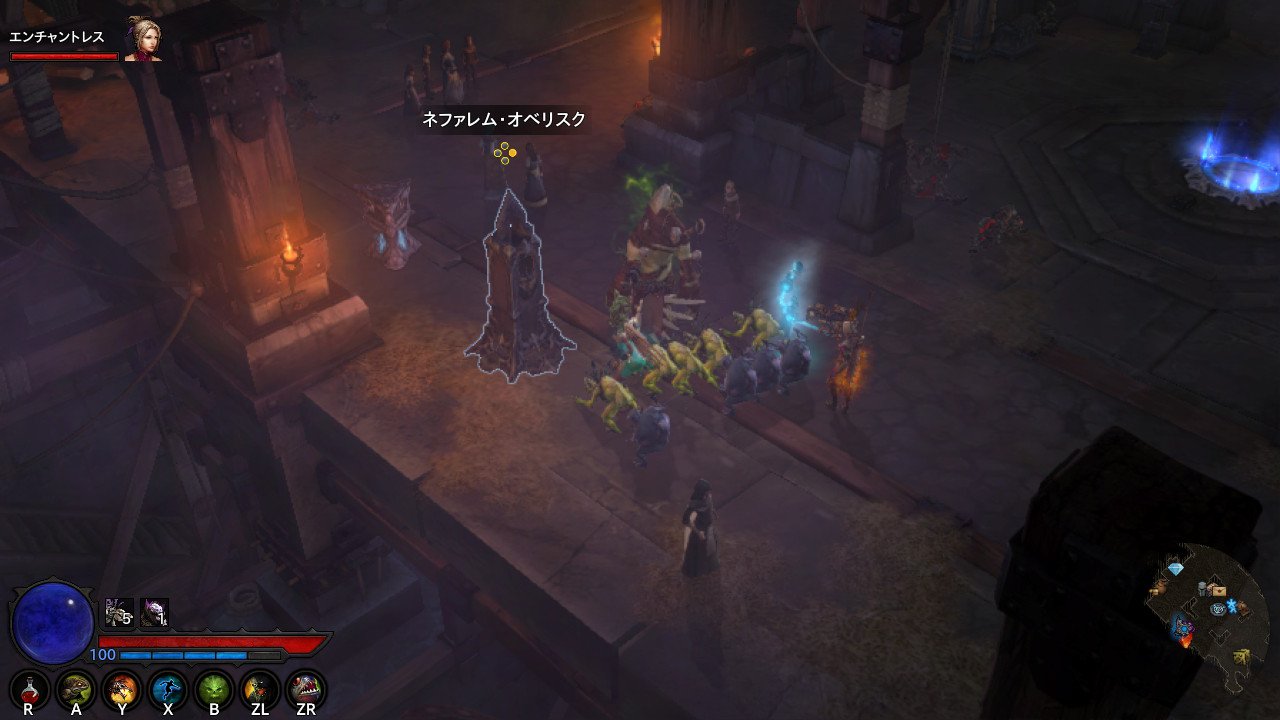Activate the toad skill icon
This screenshot has height=720, width=1280.
coord(75,688)
